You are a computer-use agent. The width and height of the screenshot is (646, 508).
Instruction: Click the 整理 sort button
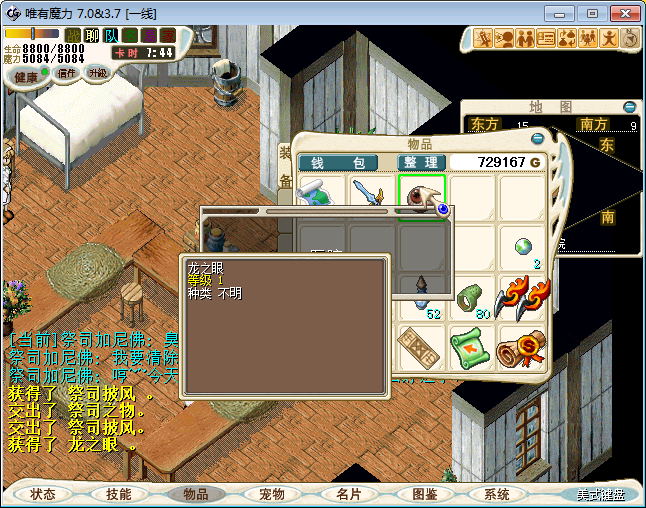[421, 162]
